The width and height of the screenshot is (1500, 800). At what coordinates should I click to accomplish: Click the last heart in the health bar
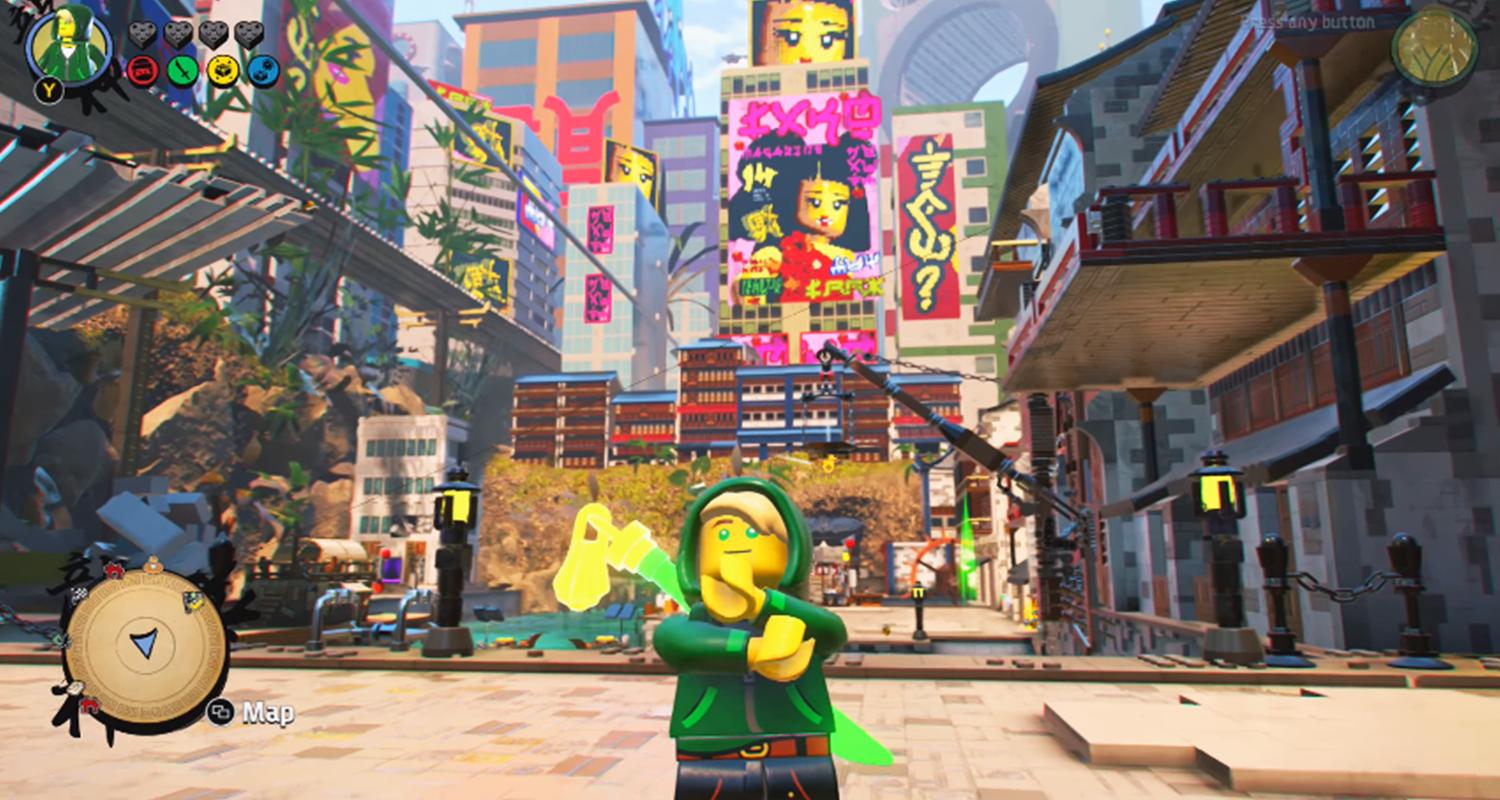tap(249, 35)
